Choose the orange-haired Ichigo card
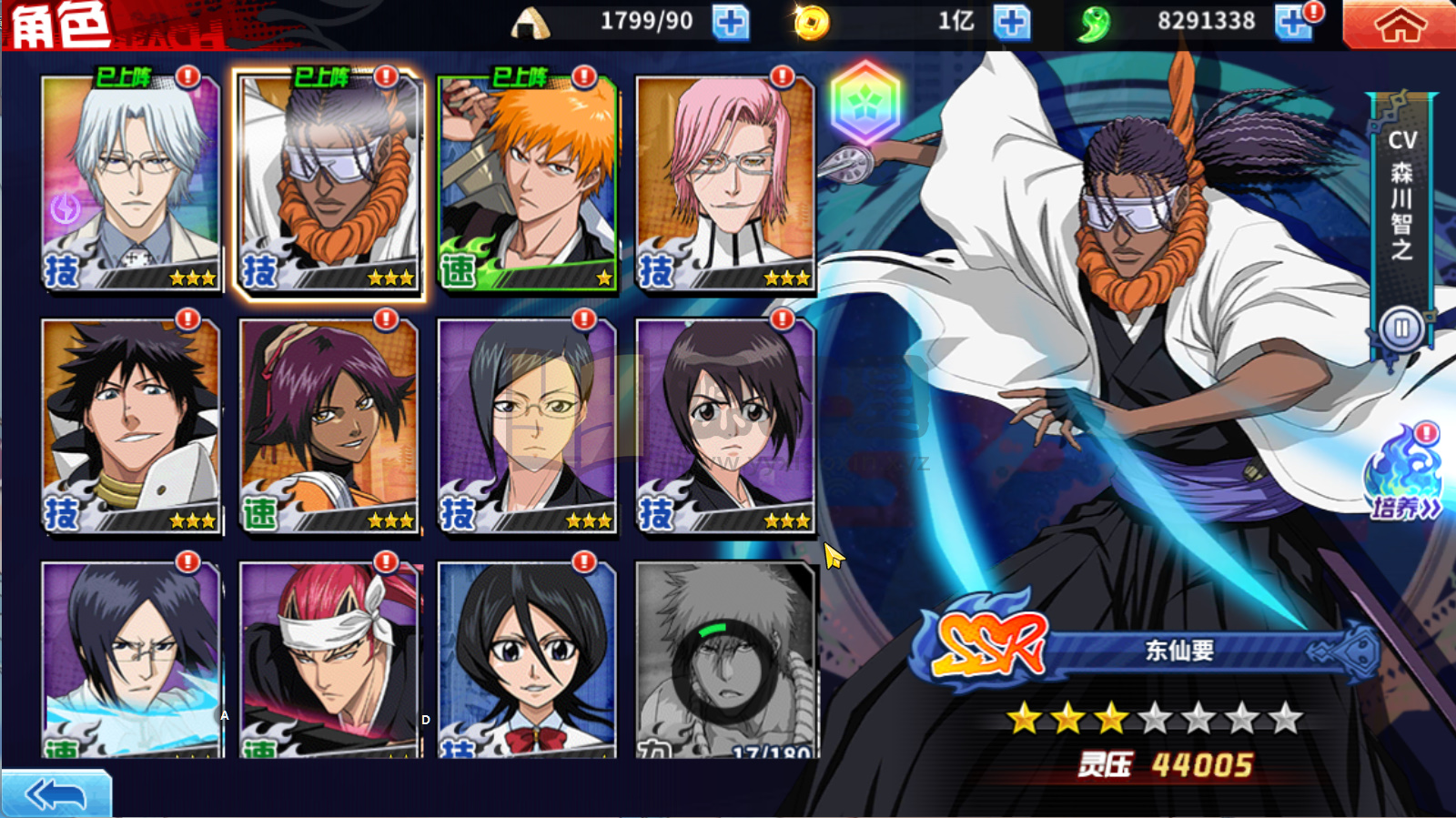This screenshot has height=818, width=1456. [x=527, y=183]
